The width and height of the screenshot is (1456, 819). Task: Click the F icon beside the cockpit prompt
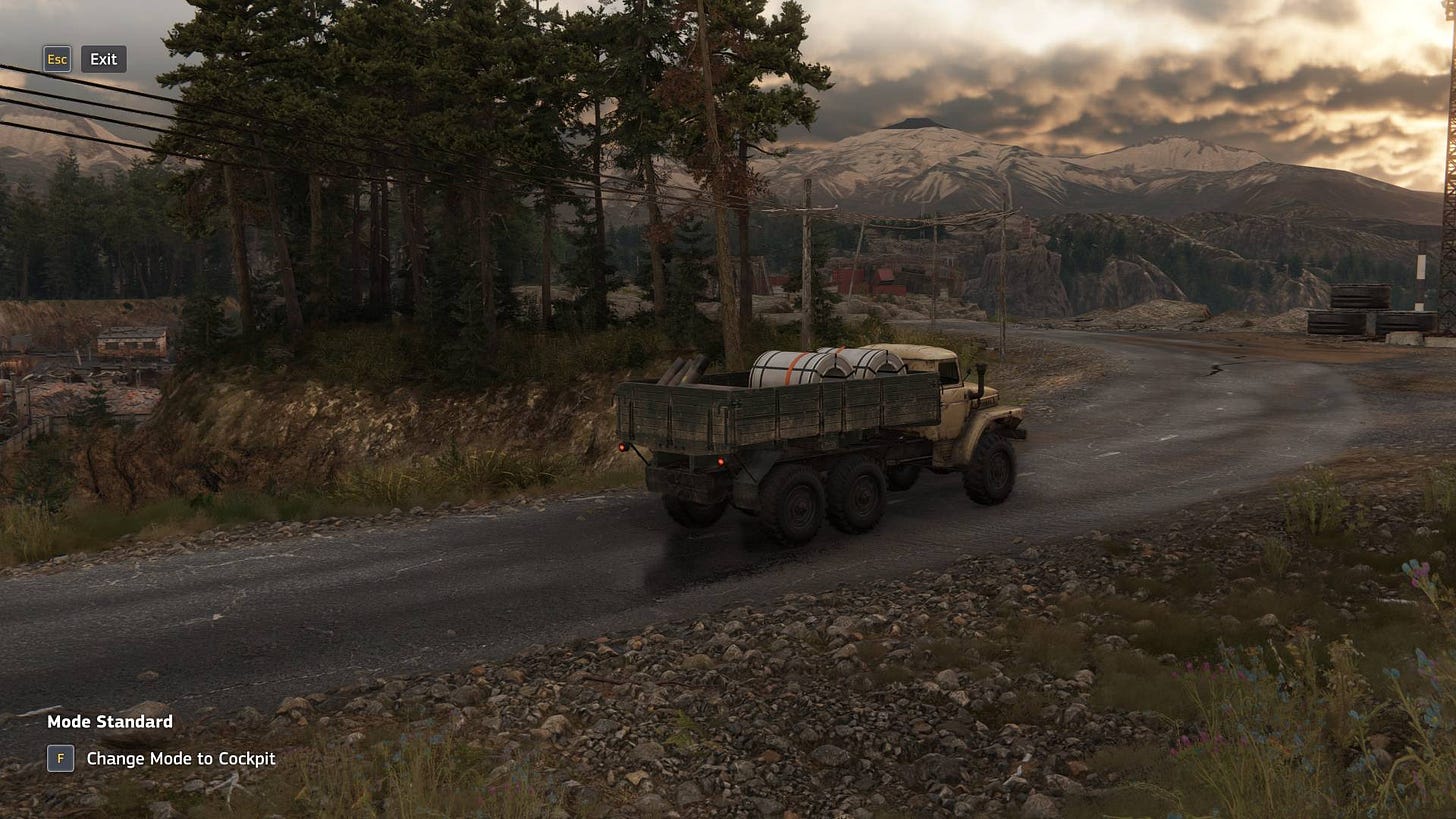click(60, 759)
